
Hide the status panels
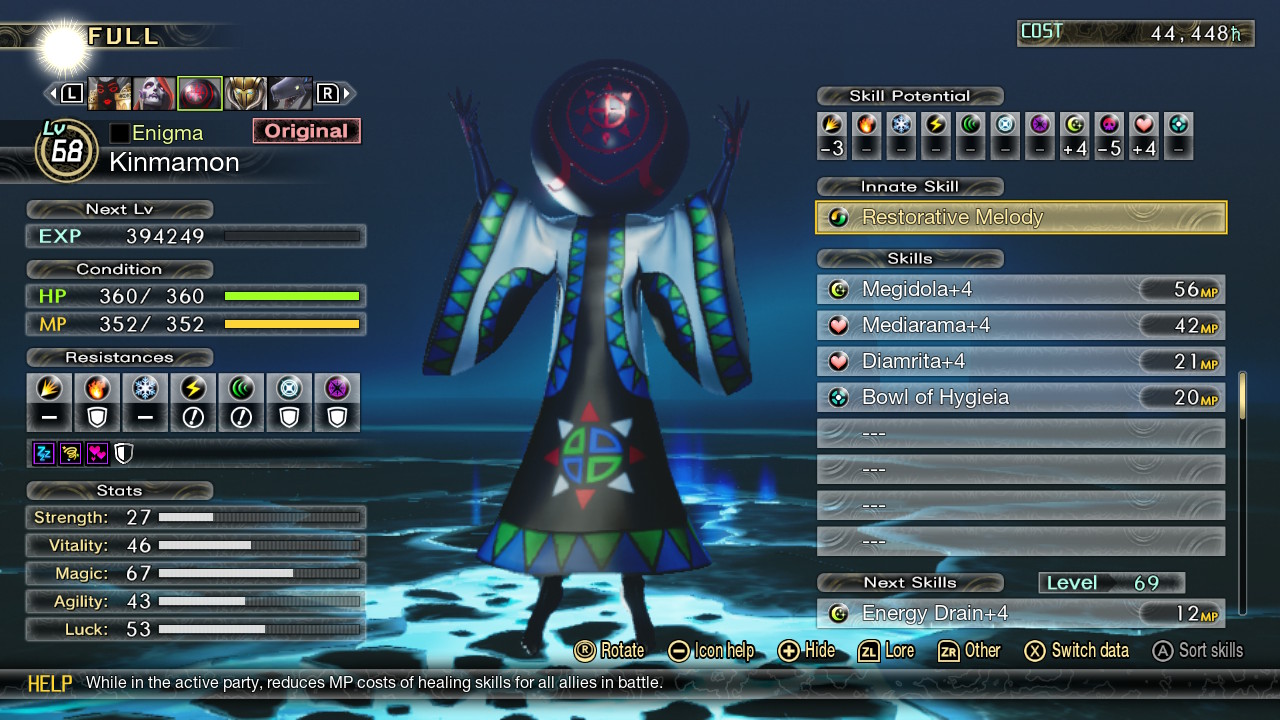click(x=806, y=651)
